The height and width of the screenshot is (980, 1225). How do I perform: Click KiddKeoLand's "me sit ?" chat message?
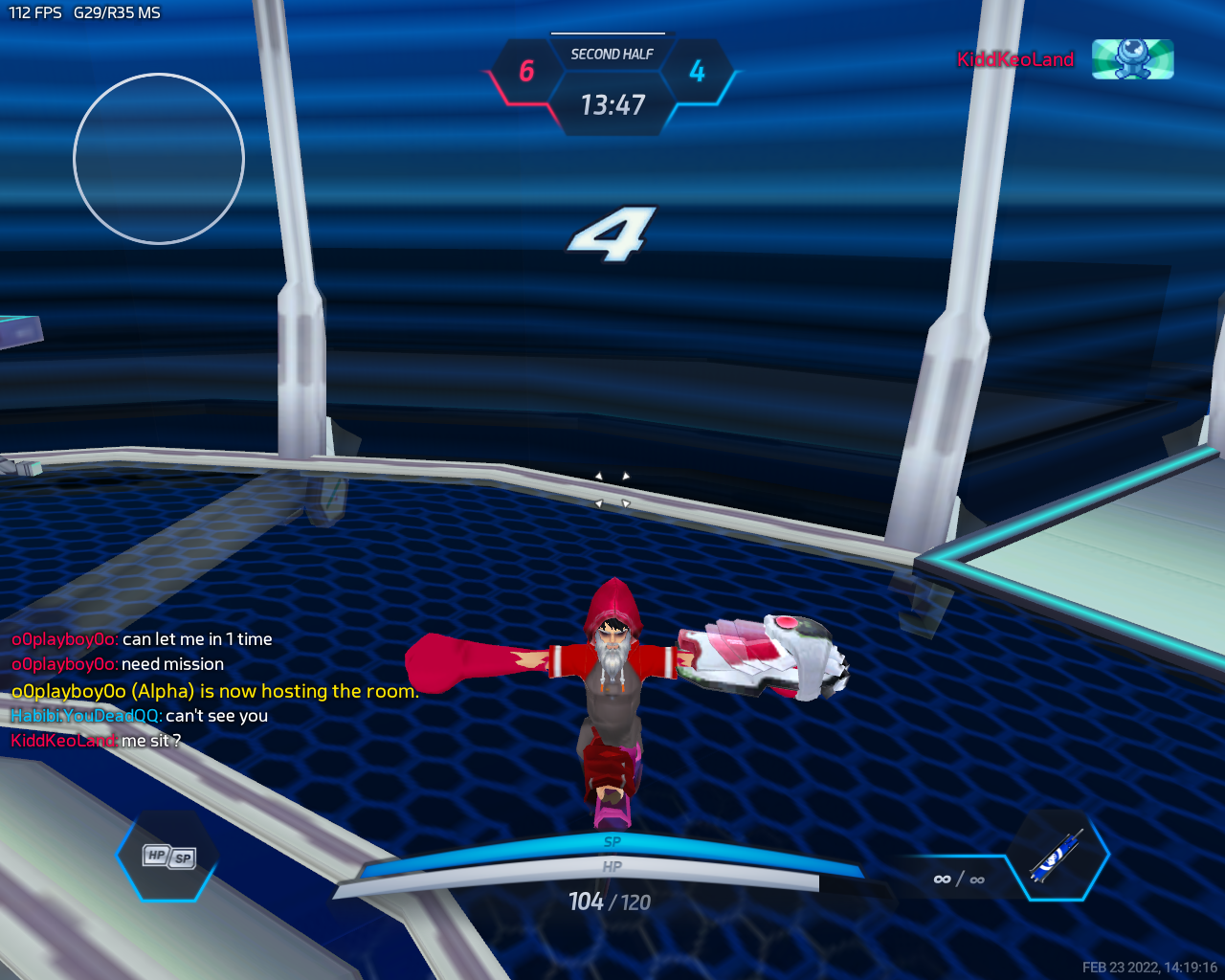pyautogui.click(x=96, y=741)
